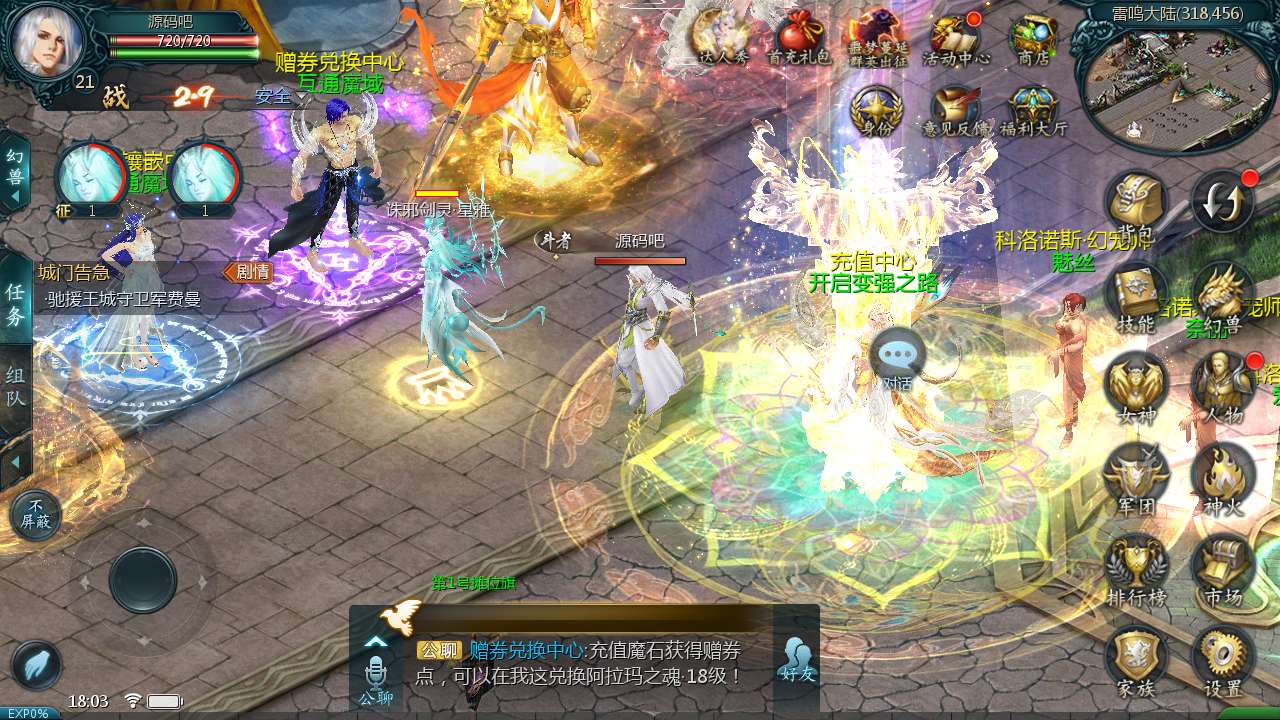Toggle the 不屏蔽 player visibility option

pos(35,515)
